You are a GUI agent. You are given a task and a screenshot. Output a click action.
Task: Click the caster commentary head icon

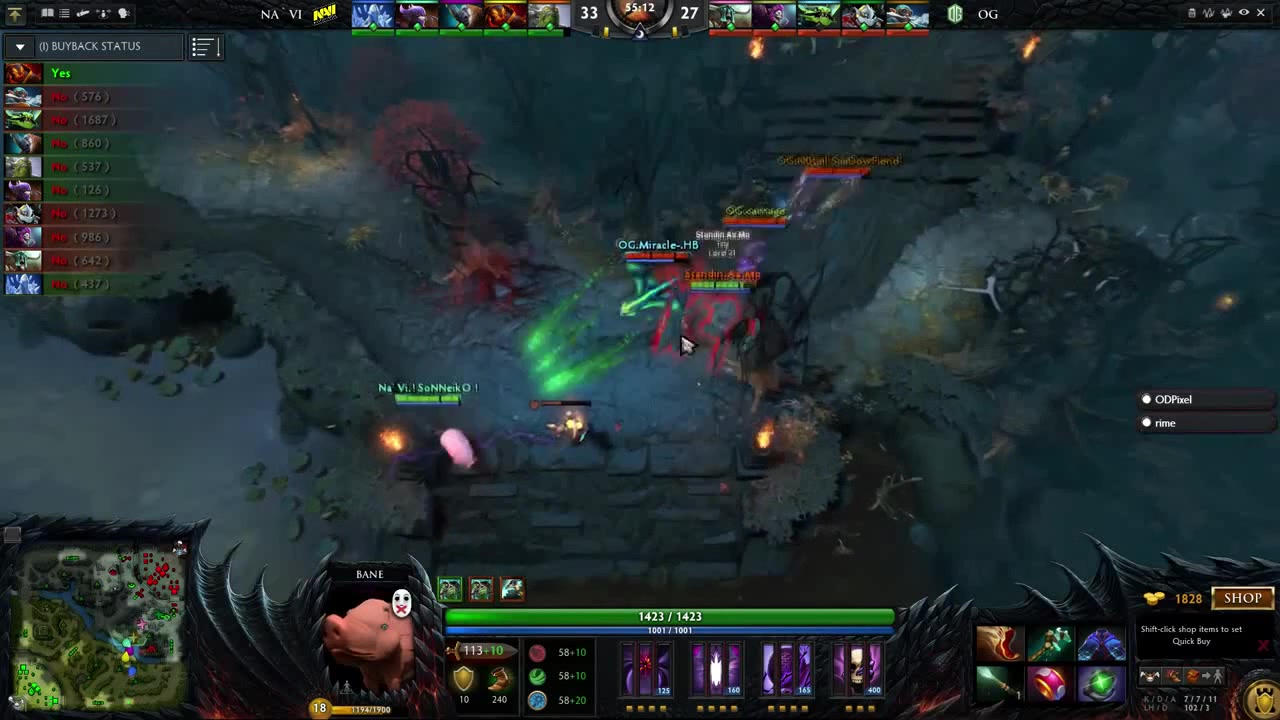tap(123, 13)
